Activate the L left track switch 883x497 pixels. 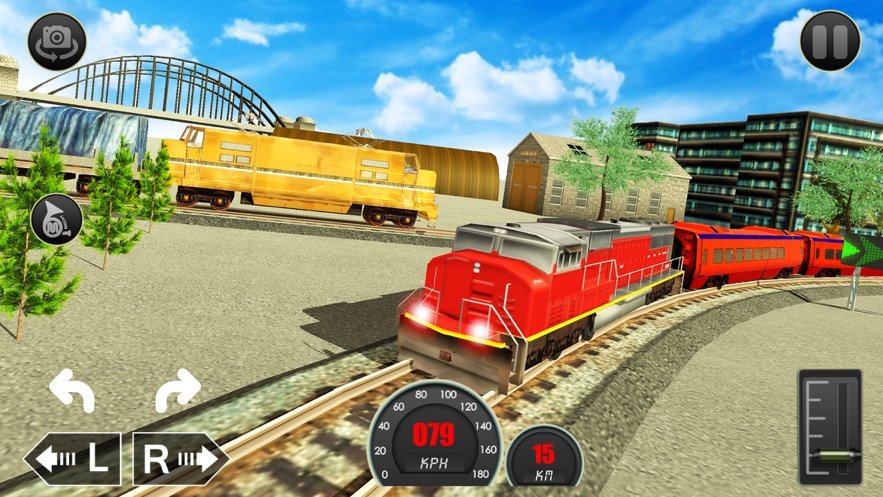pyautogui.click(x=73, y=459)
